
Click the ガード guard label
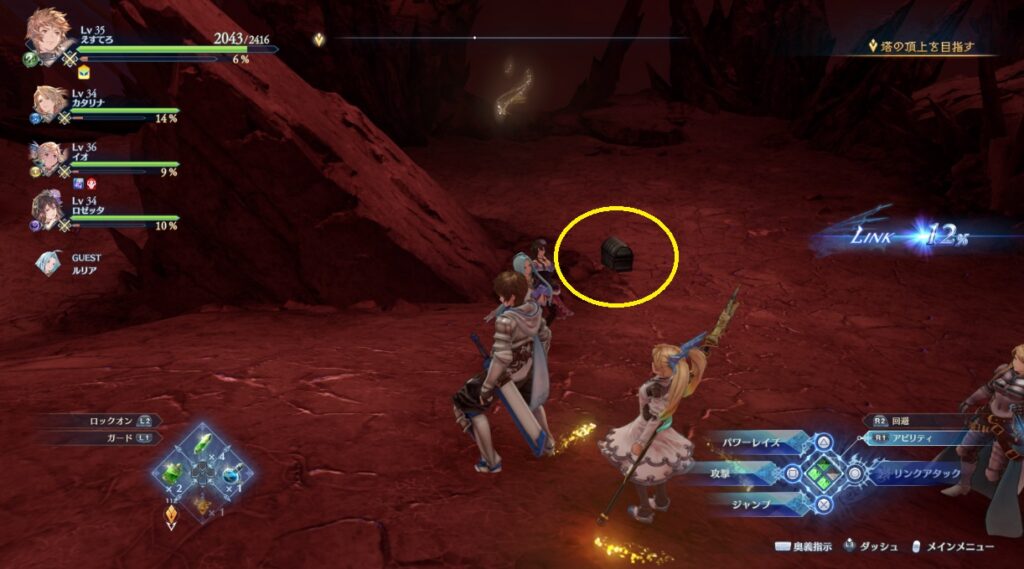[x=110, y=438]
